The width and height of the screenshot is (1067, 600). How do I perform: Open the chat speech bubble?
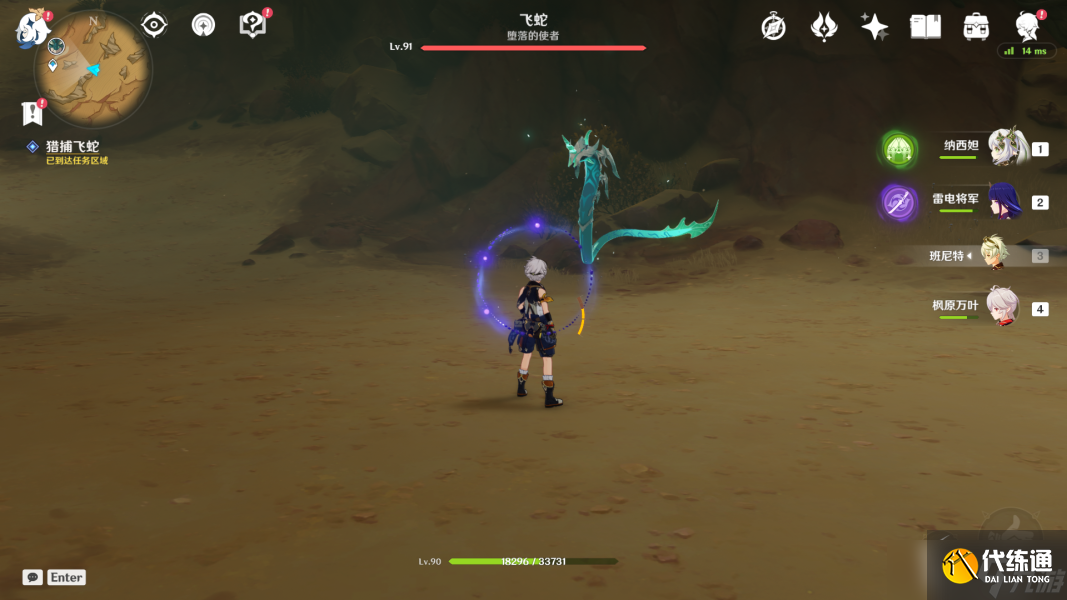tap(33, 577)
